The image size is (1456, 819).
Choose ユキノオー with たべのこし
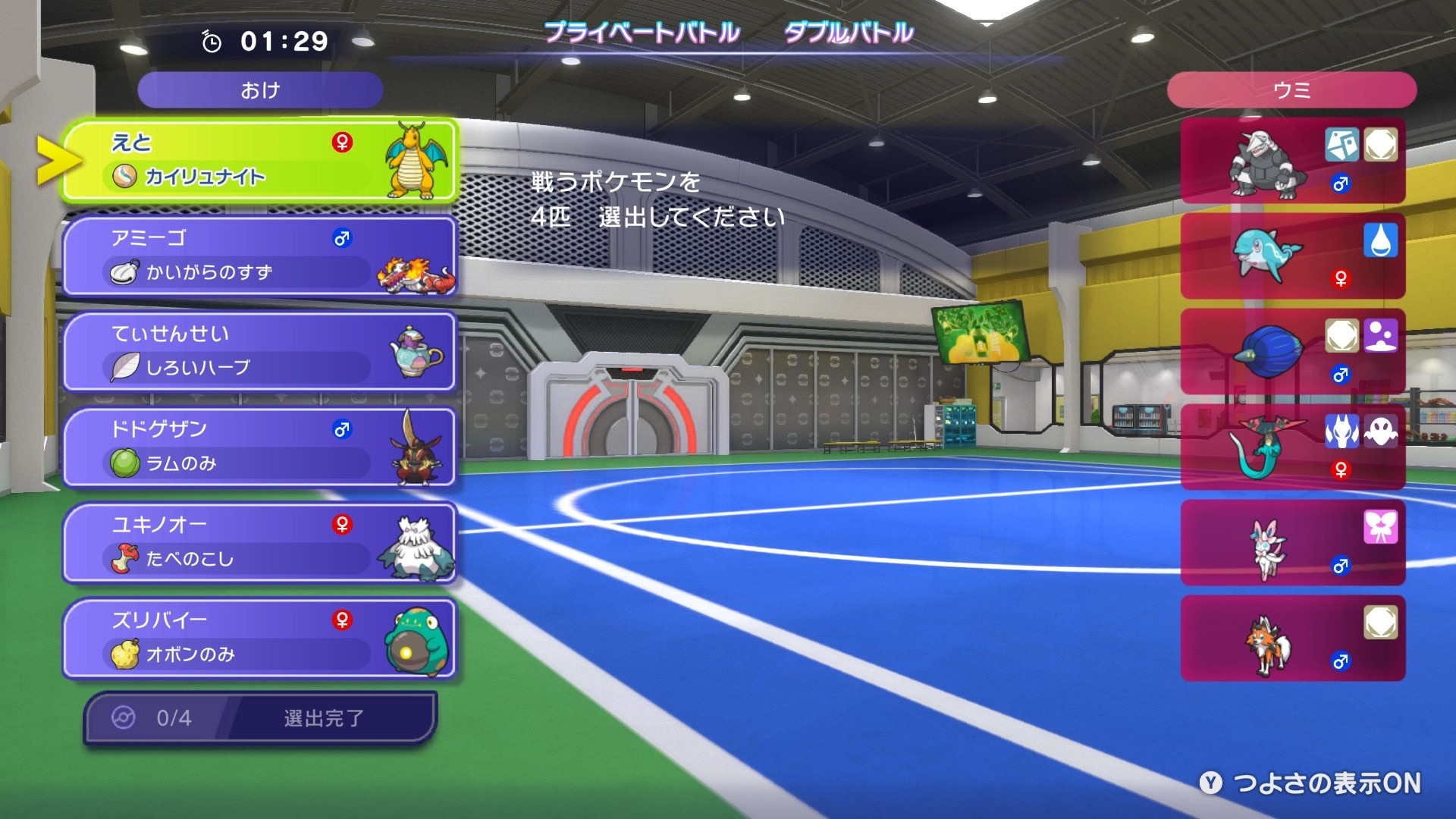coord(259,542)
